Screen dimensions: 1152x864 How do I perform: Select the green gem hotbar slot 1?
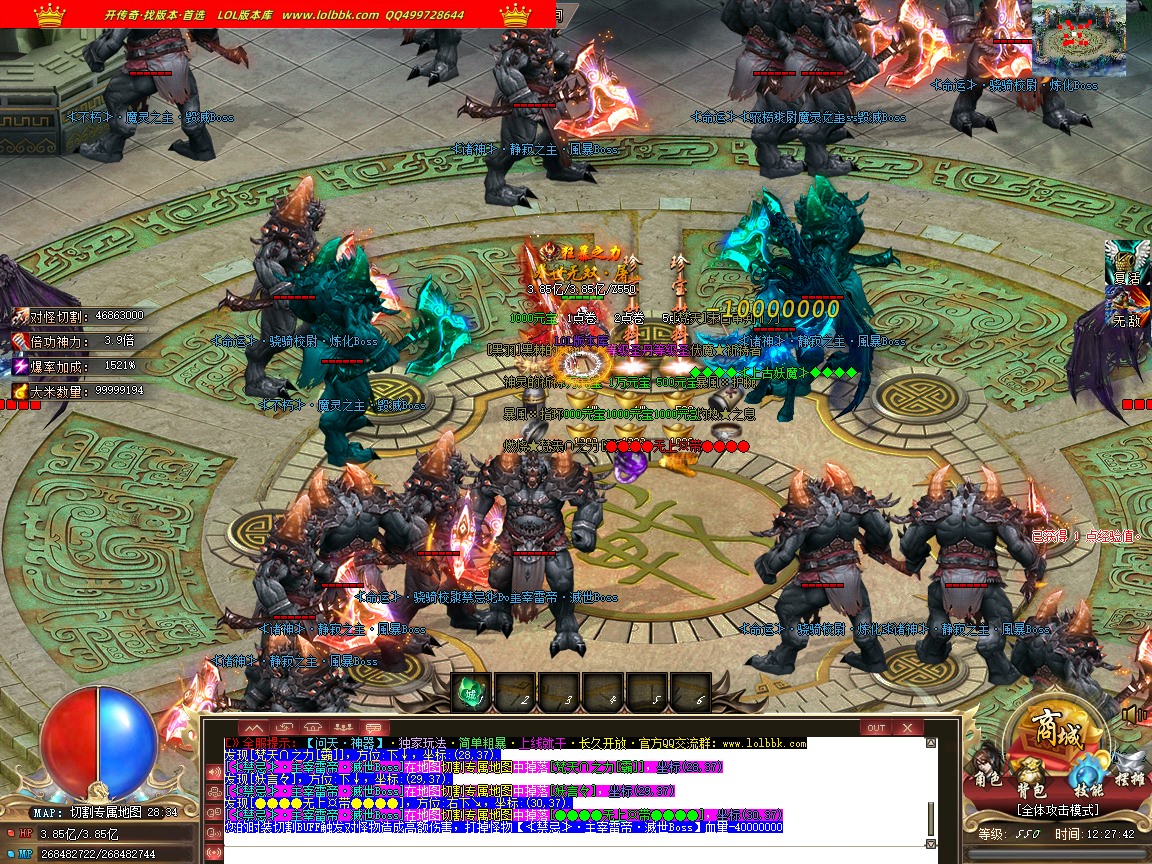[473, 688]
